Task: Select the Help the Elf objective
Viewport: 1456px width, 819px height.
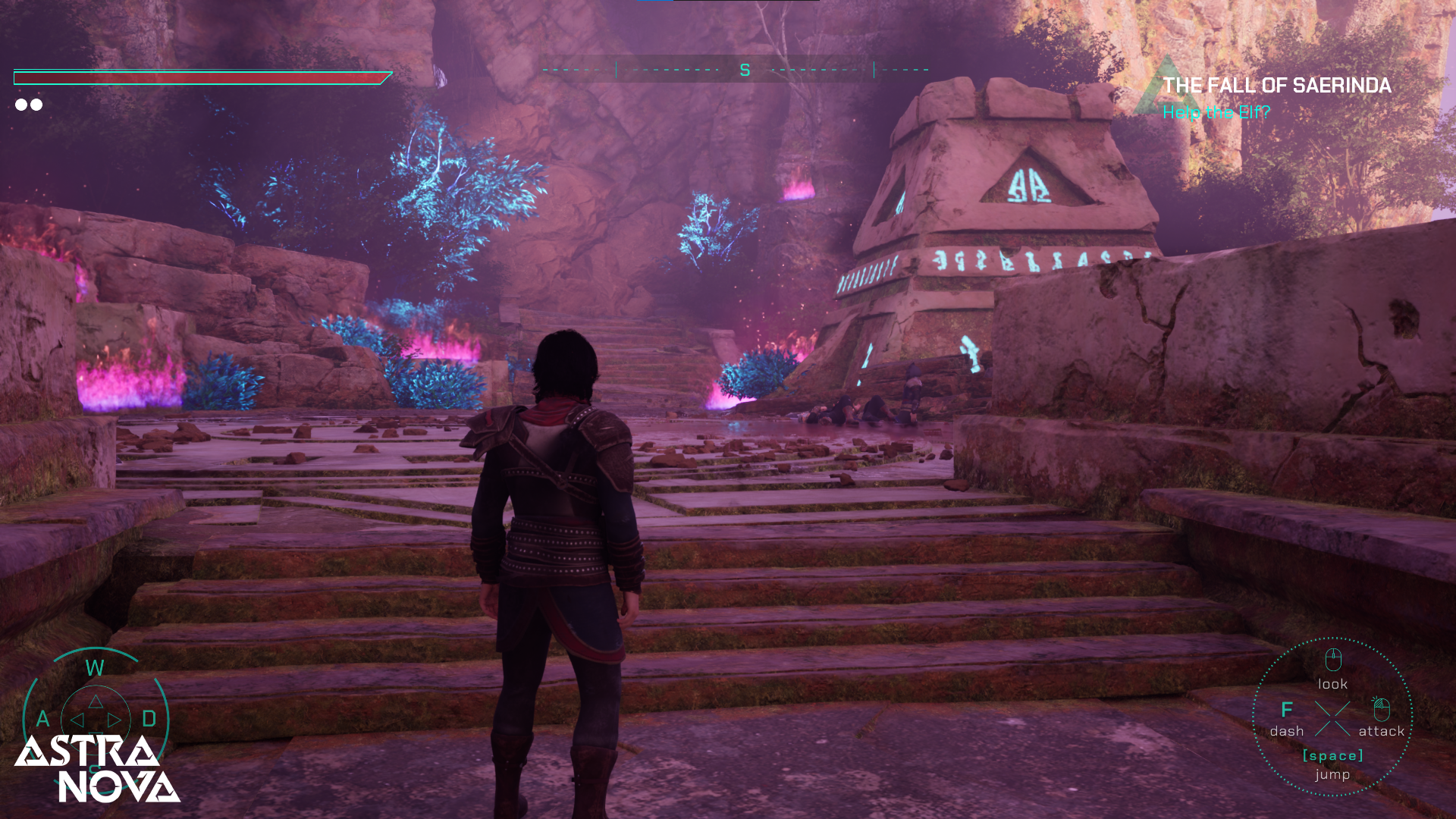Action: click(x=1216, y=112)
